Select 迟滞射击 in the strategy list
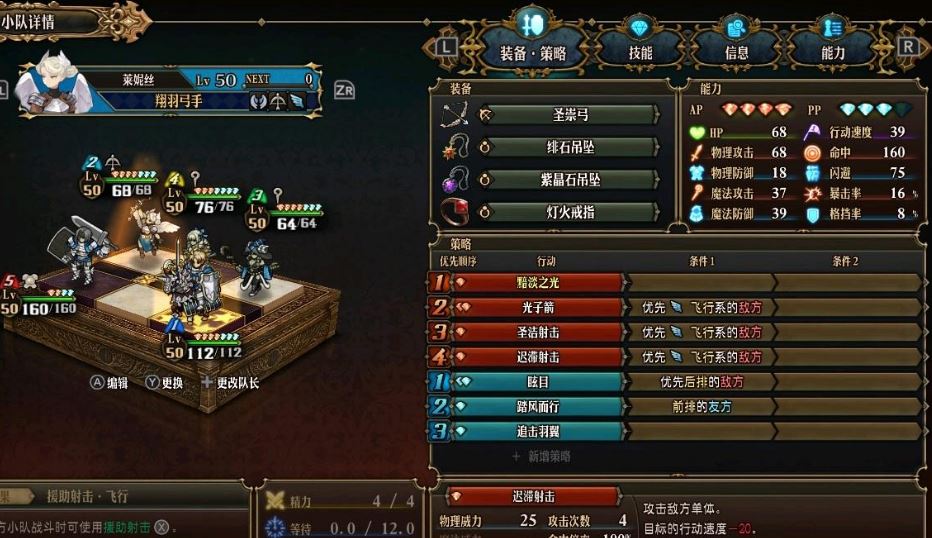 tap(539, 357)
